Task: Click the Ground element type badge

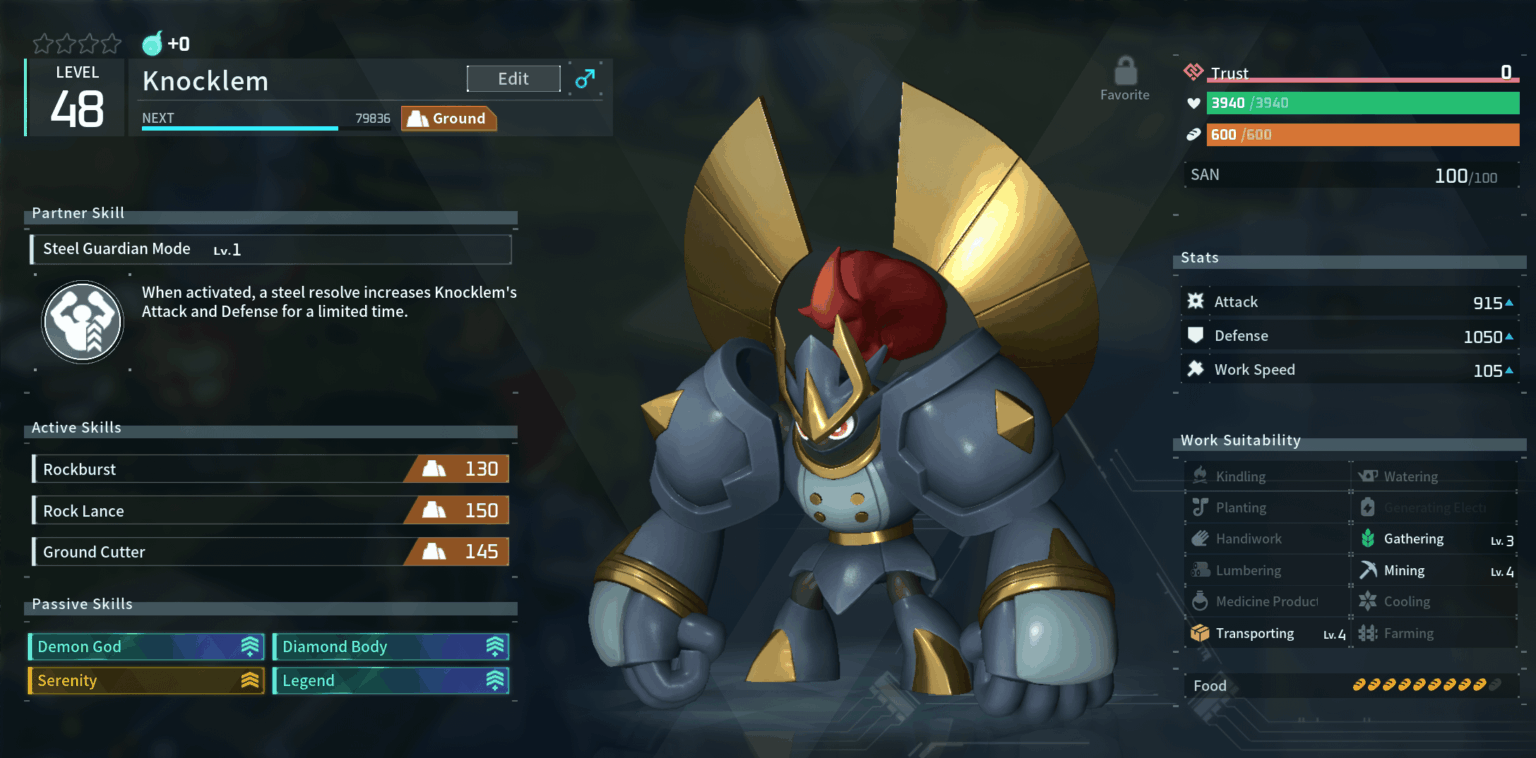Action: pos(449,119)
